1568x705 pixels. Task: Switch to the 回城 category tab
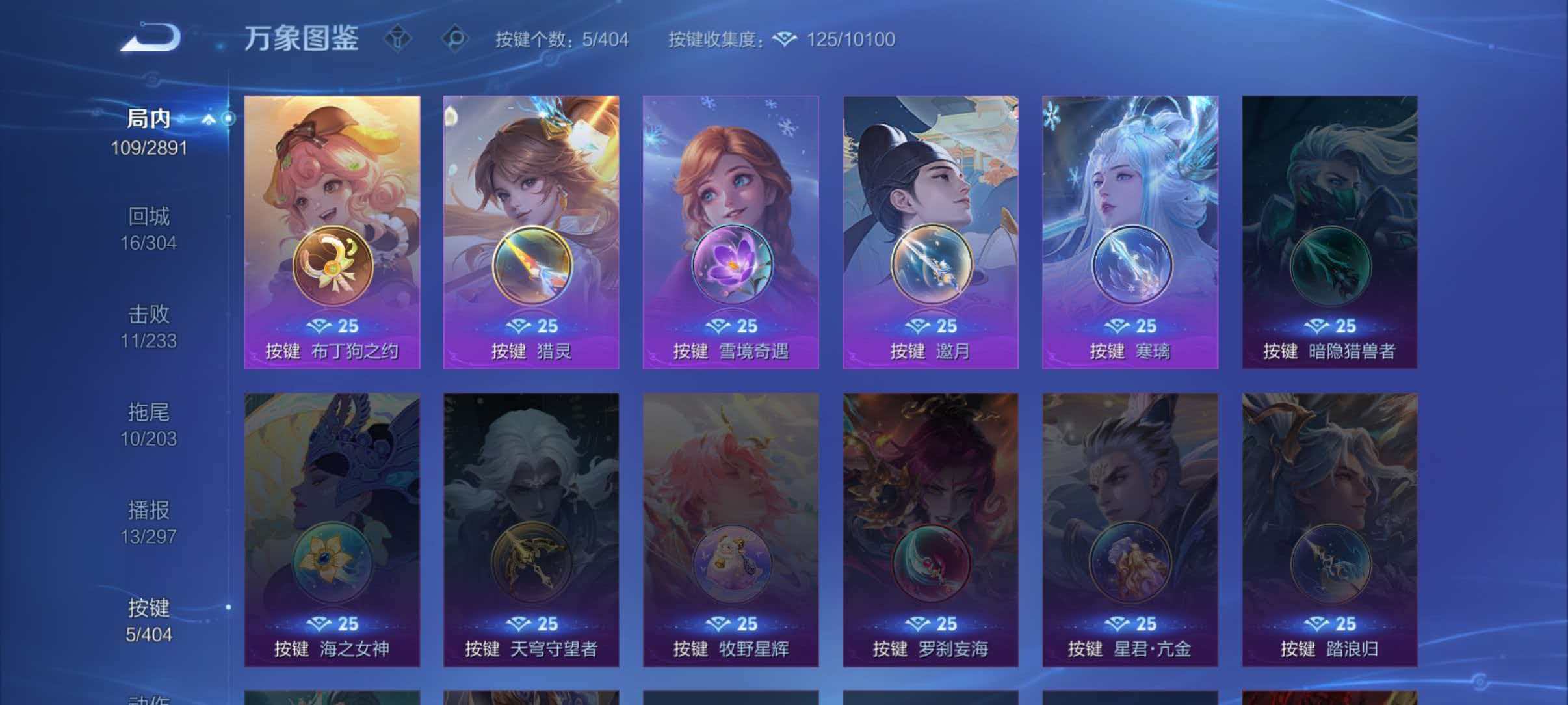pyautogui.click(x=148, y=217)
